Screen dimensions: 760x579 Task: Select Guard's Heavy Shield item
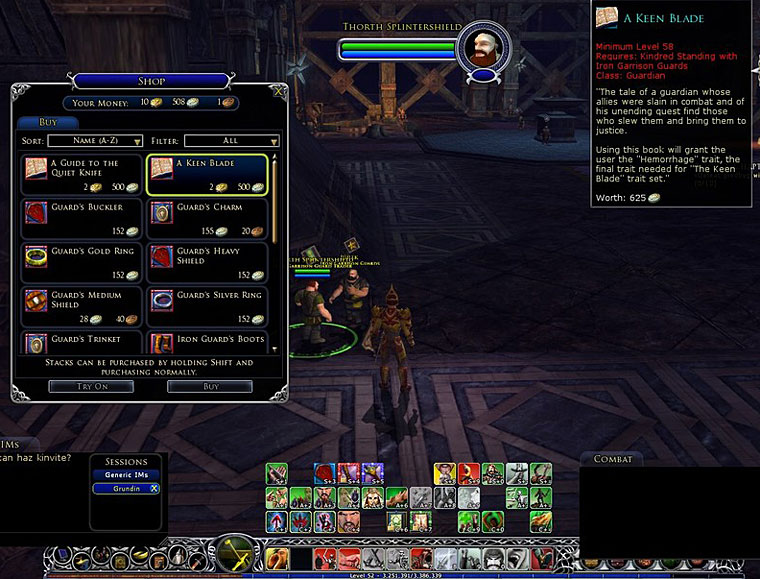click(x=207, y=262)
